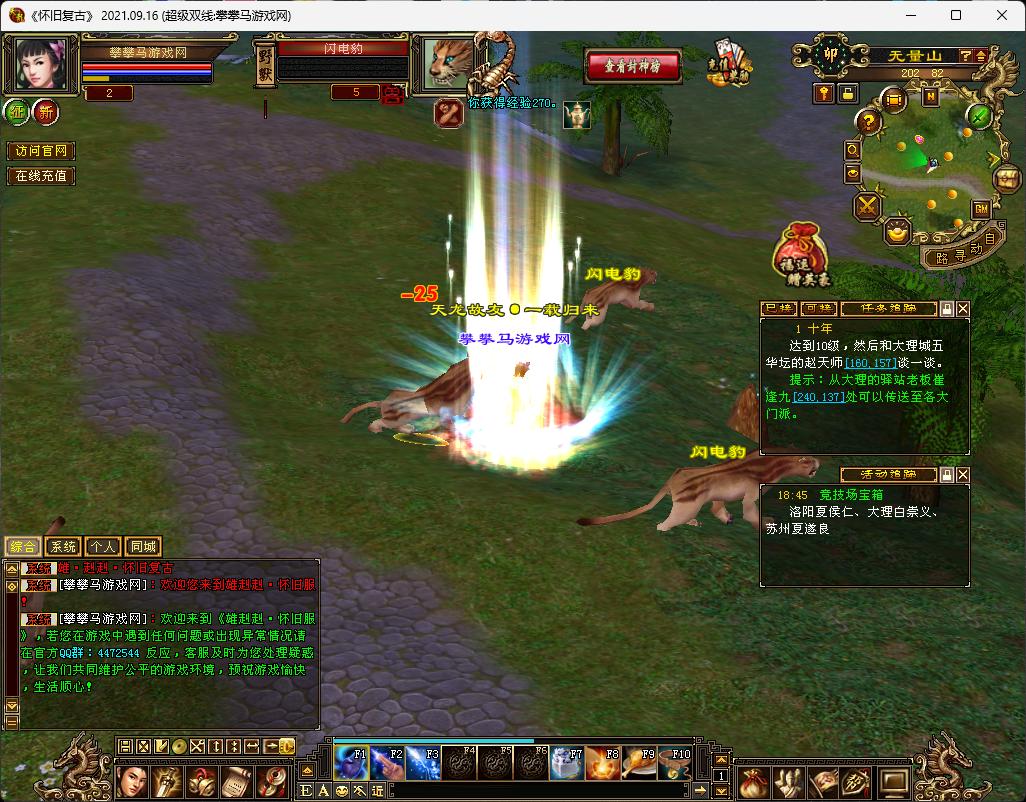Screen dimensions: 1026x802
Task: Select the 同城 chat tab
Action: [x=143, y=546]
